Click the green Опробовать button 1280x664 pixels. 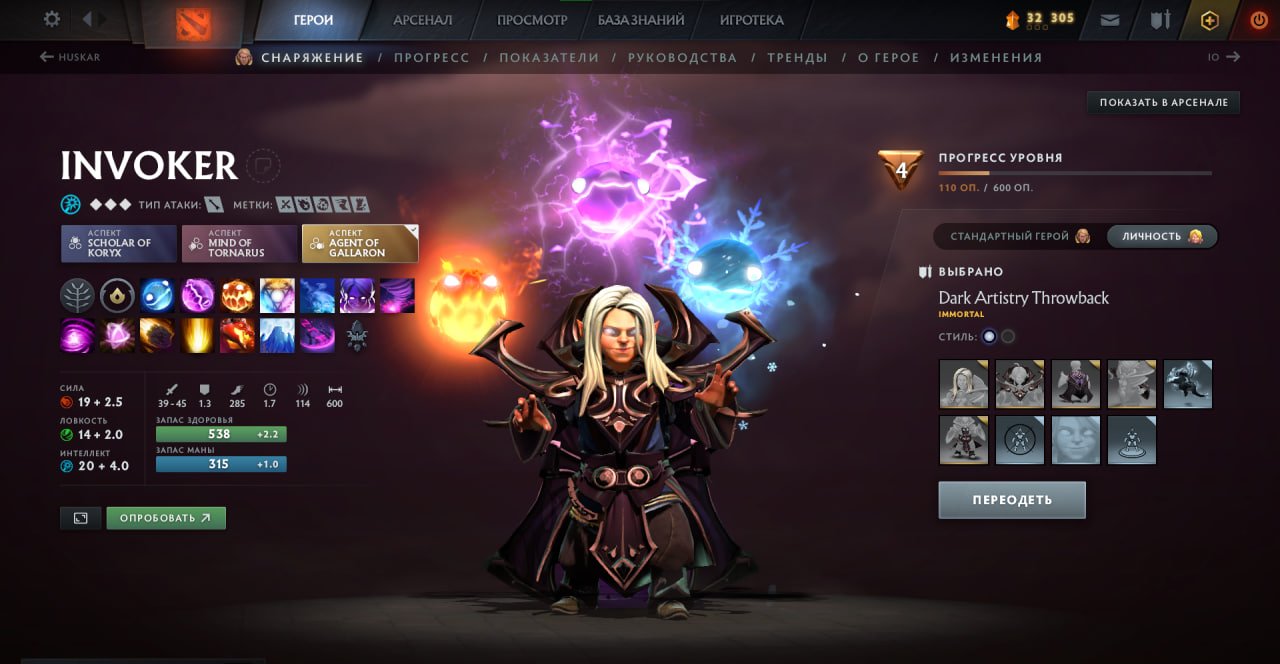pyautogui.click(x=166, y=518)
